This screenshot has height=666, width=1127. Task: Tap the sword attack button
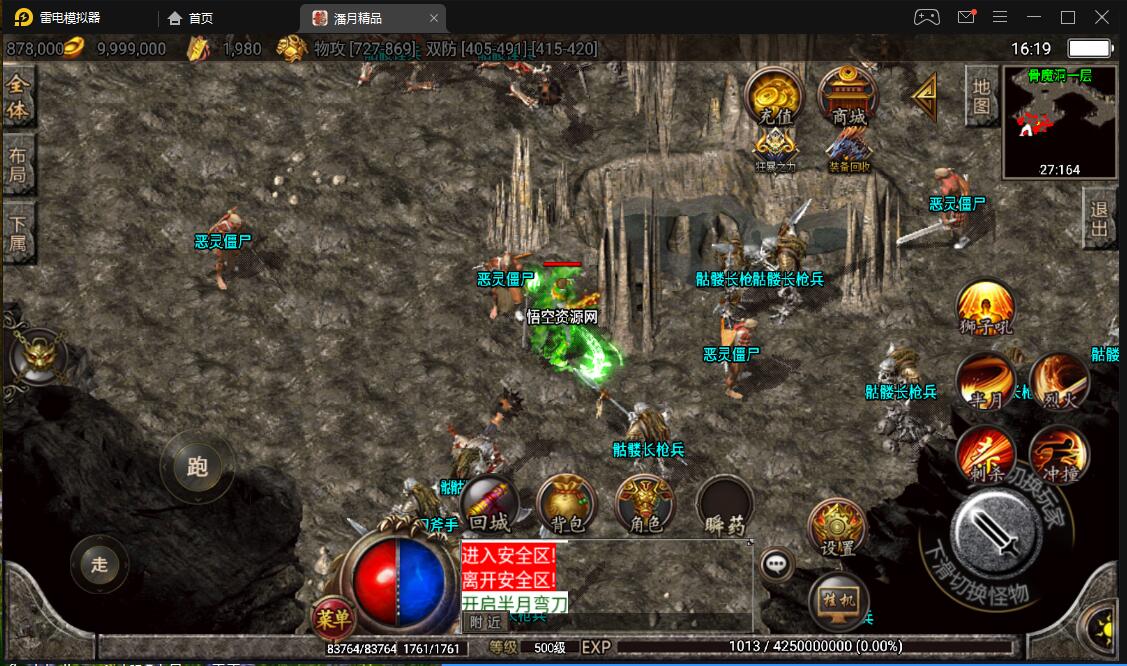click(995, 535)
